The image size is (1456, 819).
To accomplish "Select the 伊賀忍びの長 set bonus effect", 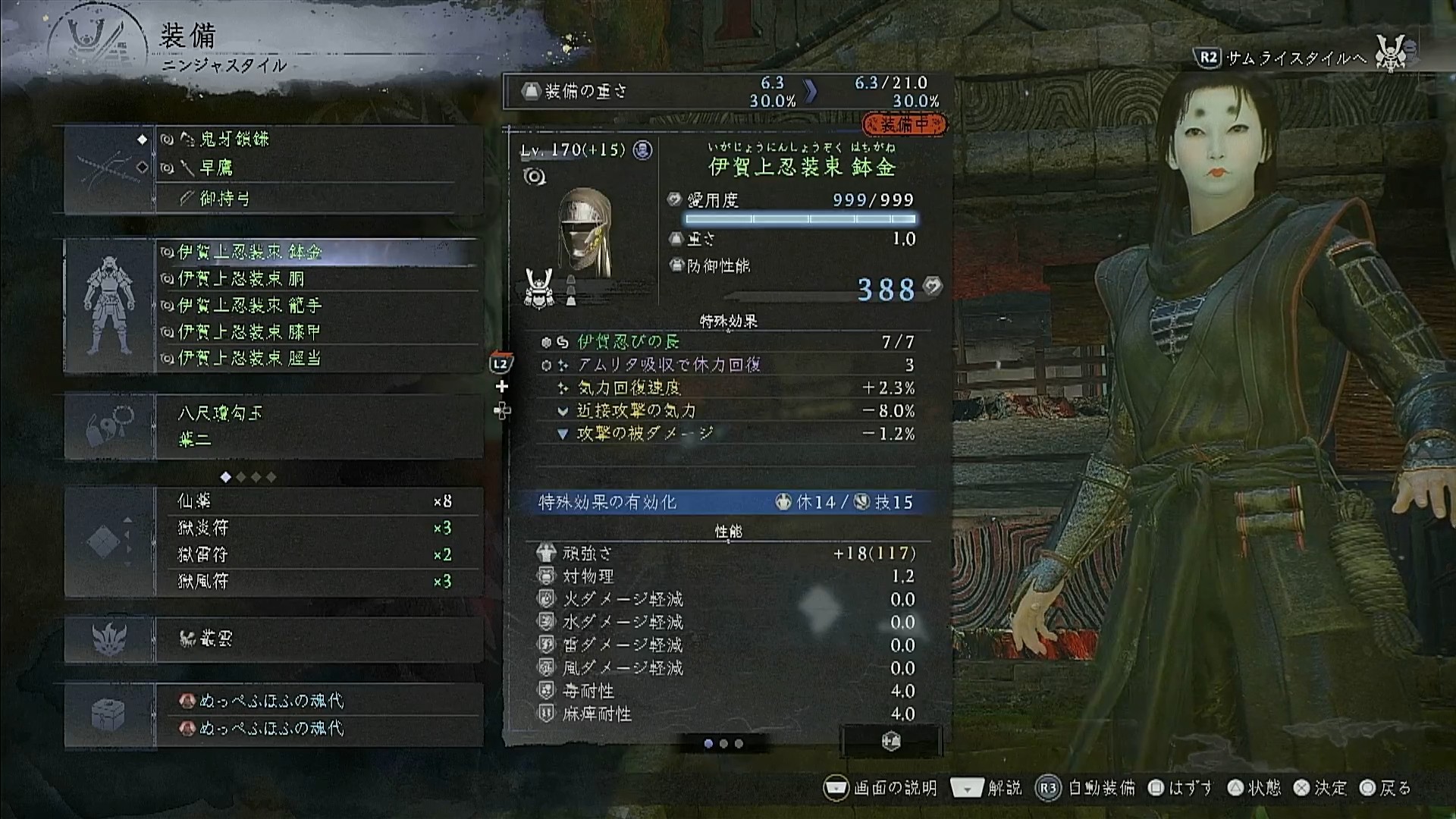I will pyautogui.click(x=628, y=342).
